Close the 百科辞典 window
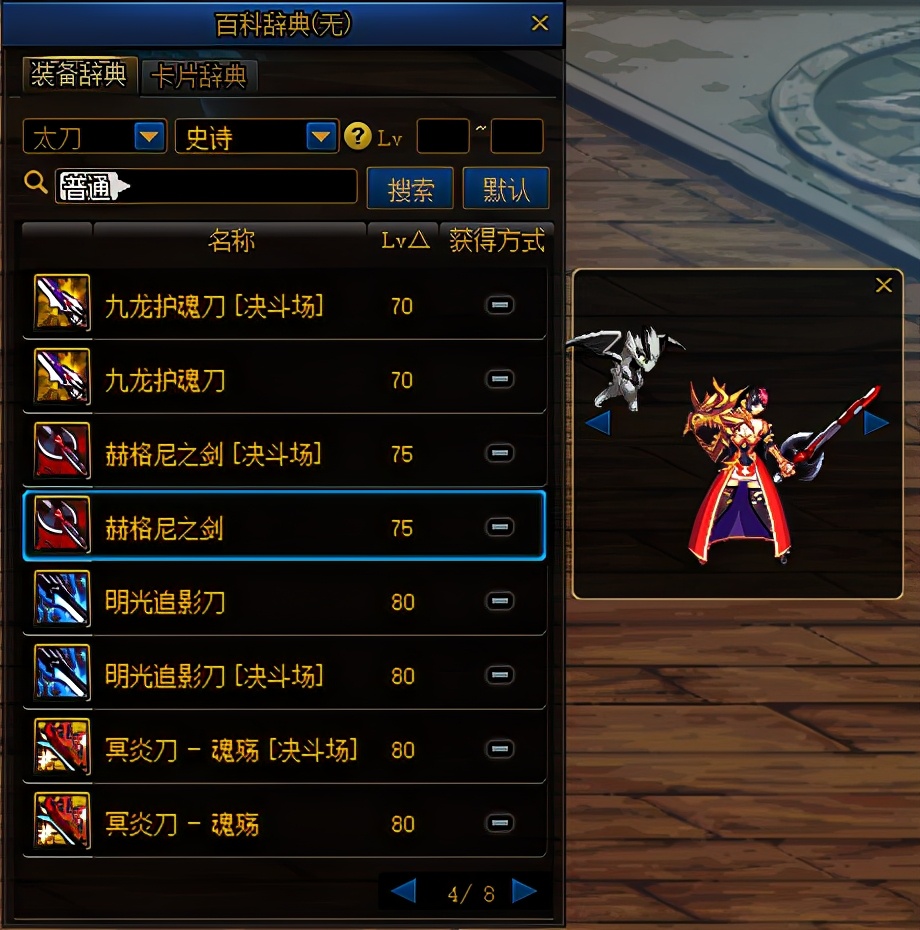The height and width of the screenshot is (930, 920). tap(540, 23)
